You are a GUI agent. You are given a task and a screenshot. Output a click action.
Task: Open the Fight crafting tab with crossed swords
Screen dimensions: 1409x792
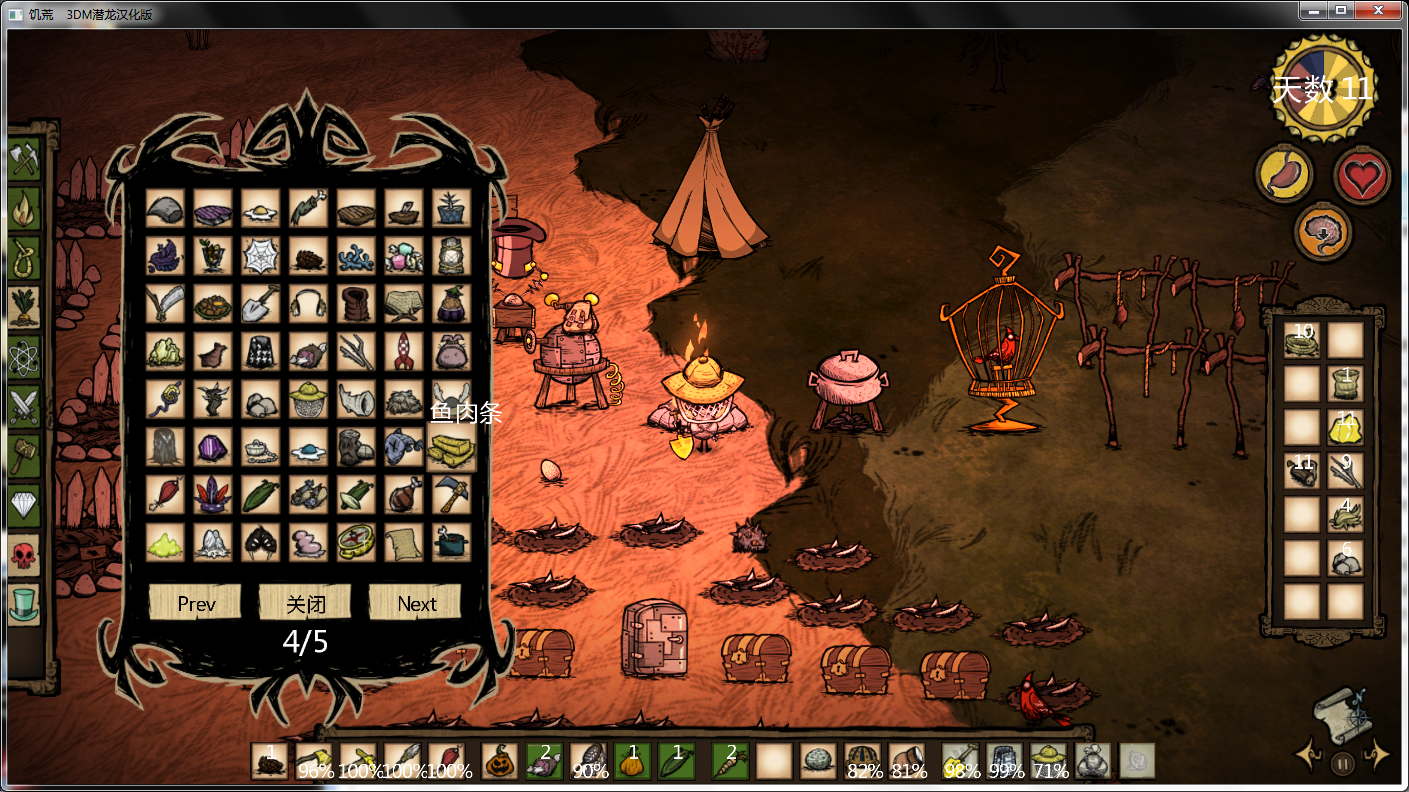(x=24, y=406)
